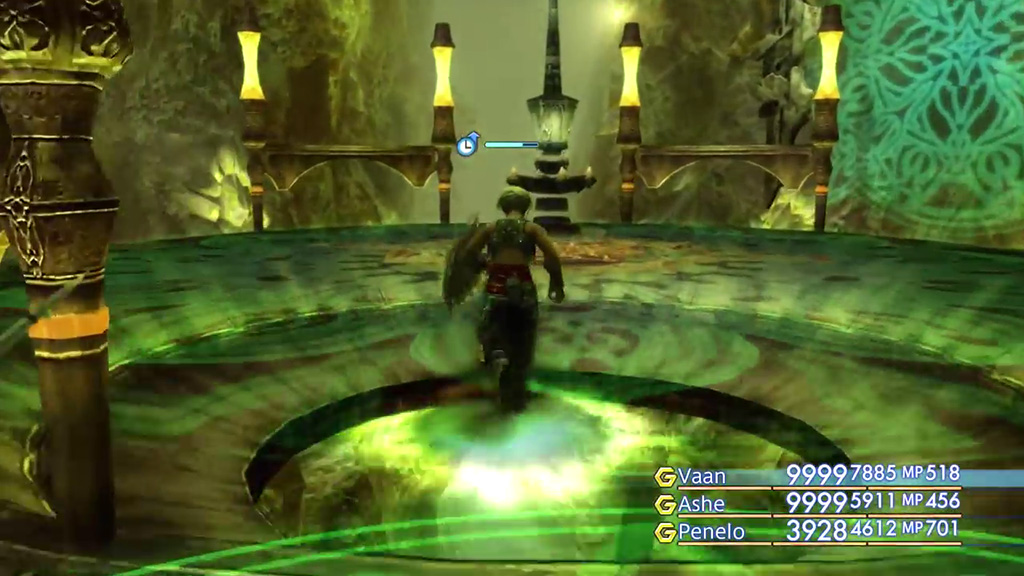Viewport: 1024px width, 576px height.
Task: Choose Ashe's name in the party list
Action: pyautogui.click(x=701, y=504)
